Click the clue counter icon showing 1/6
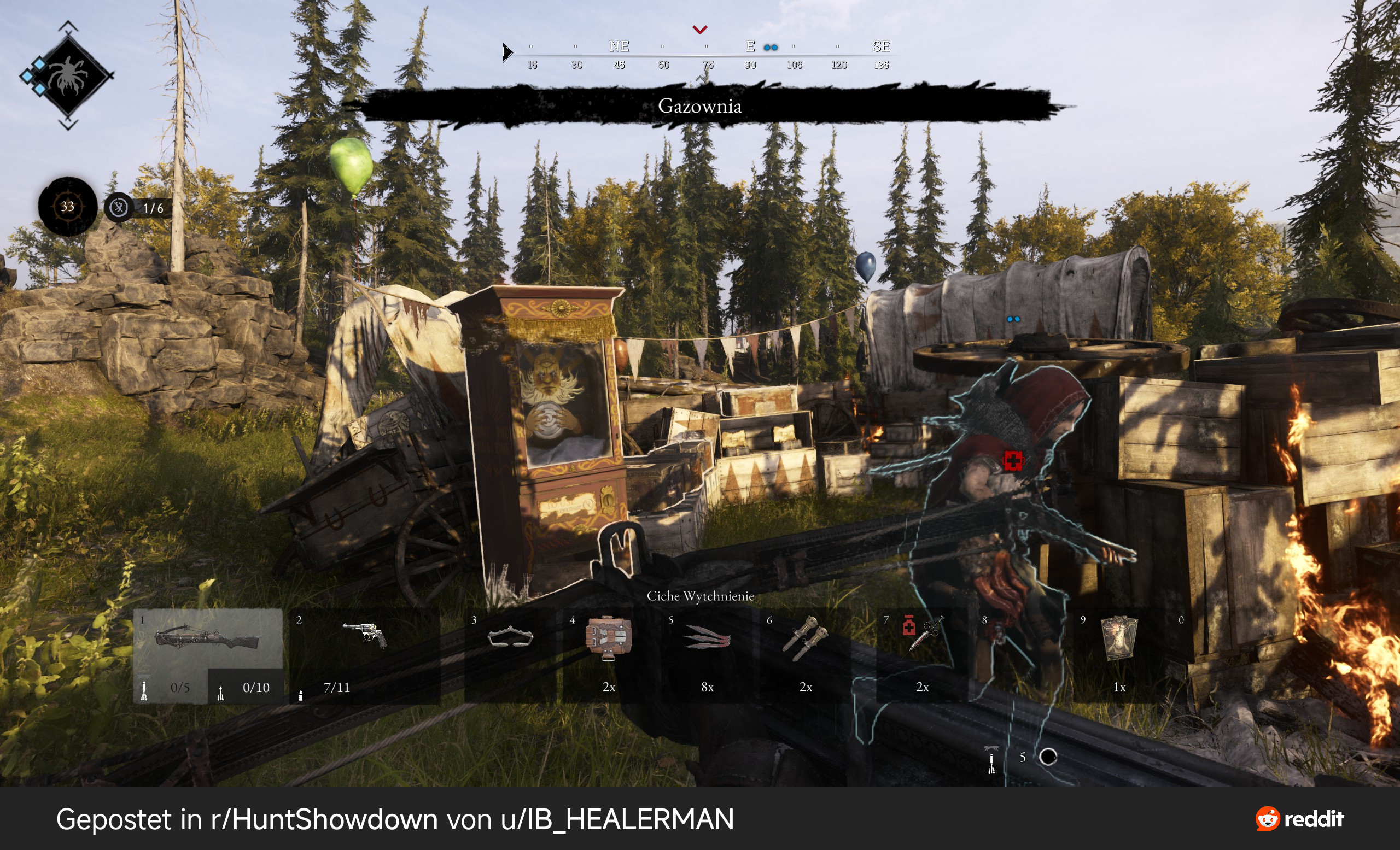This screenshot has width=1400, height=850. [119, 208]
